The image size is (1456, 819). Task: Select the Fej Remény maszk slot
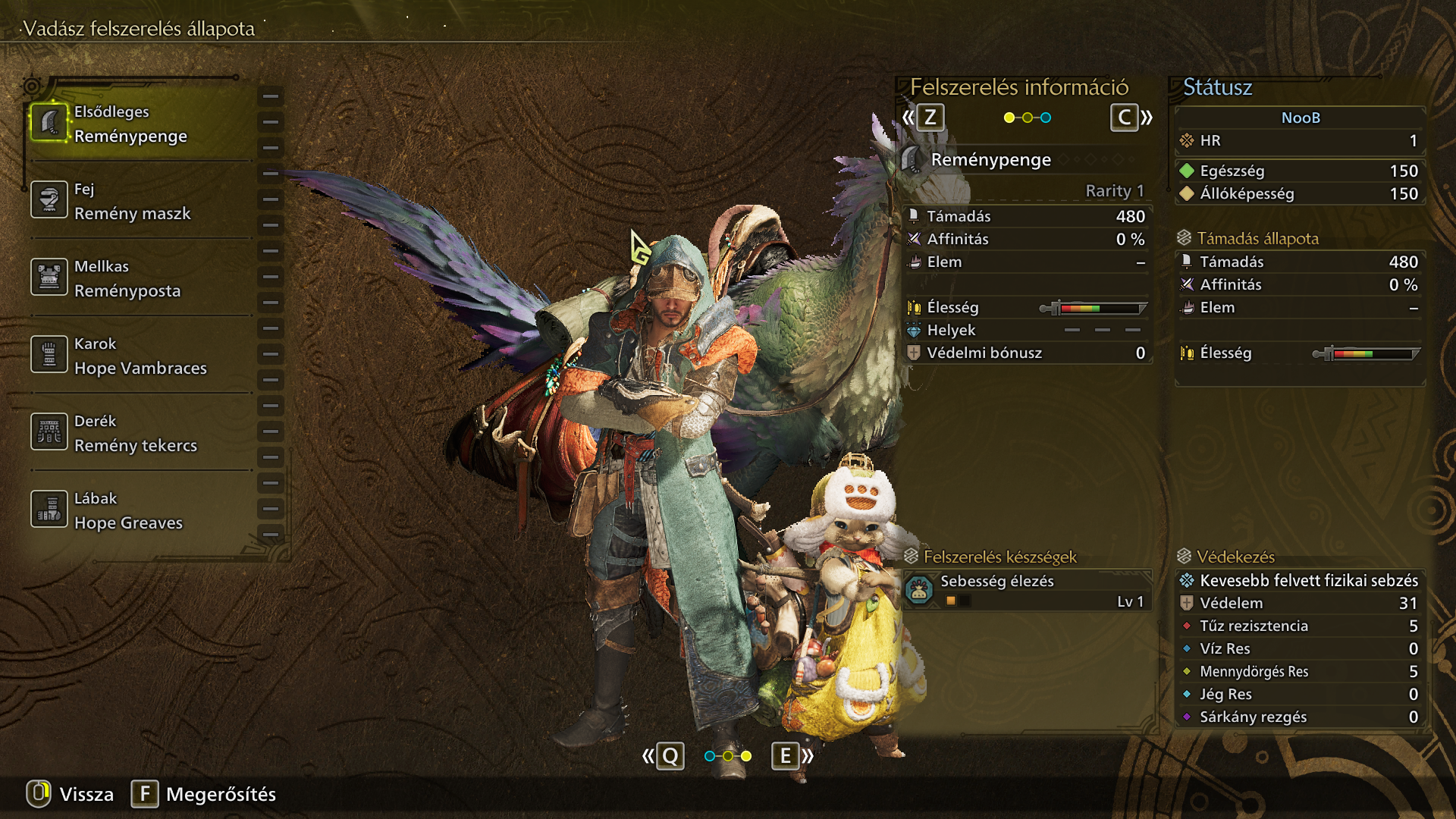point(140,201)
